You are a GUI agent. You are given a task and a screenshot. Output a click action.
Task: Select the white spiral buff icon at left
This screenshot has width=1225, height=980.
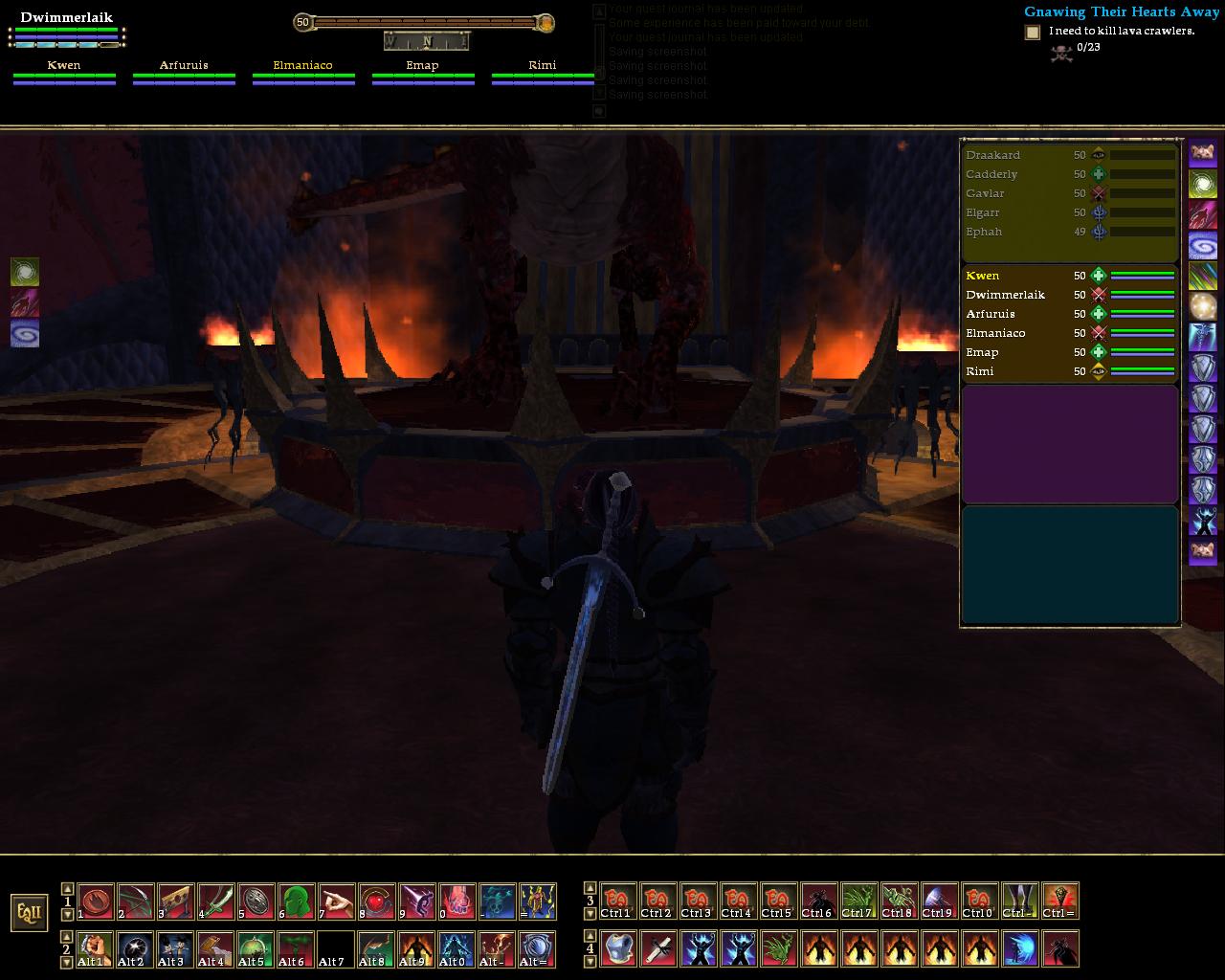25,334
